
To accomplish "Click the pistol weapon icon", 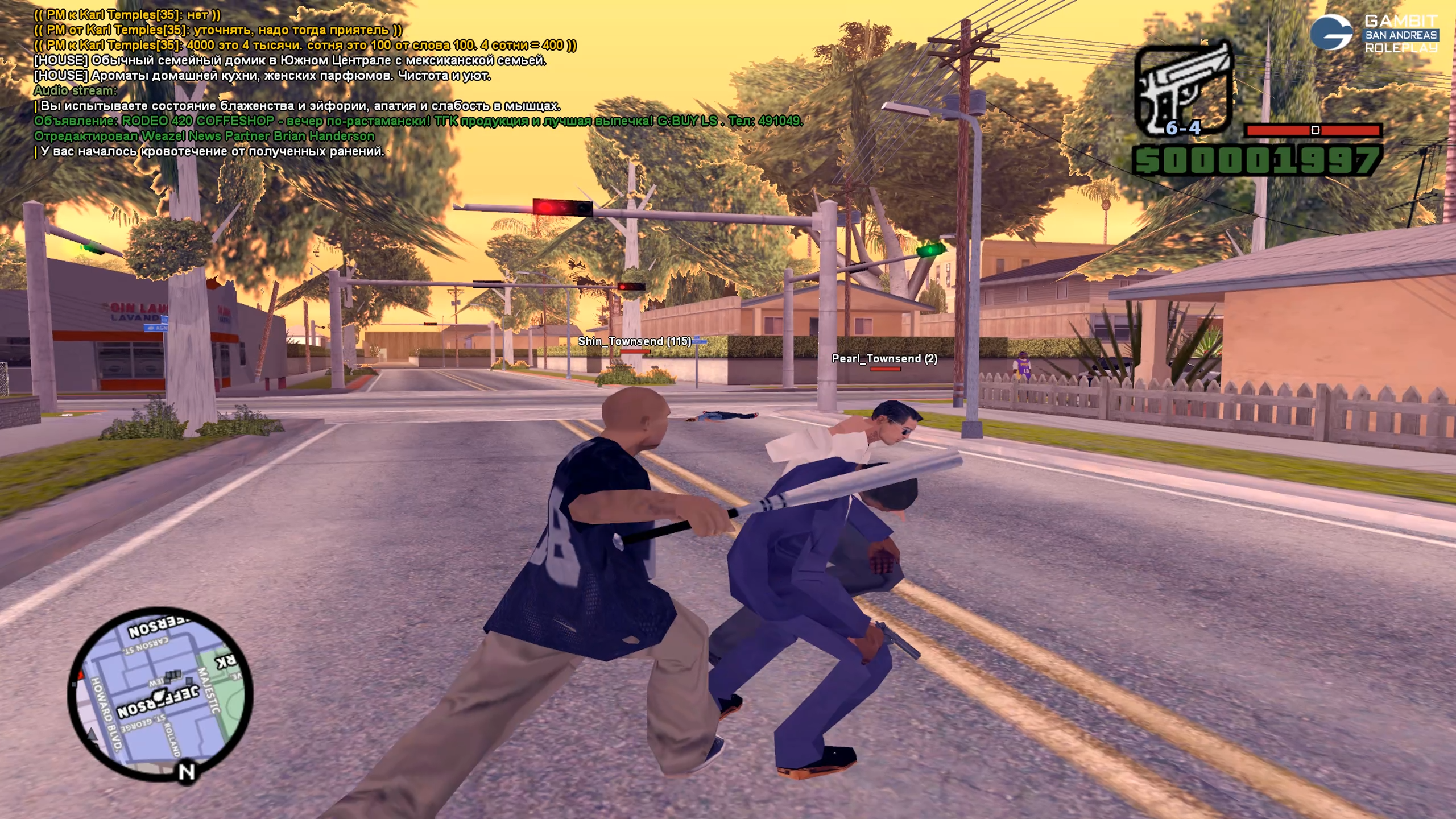I will (x=1183, y=88).
